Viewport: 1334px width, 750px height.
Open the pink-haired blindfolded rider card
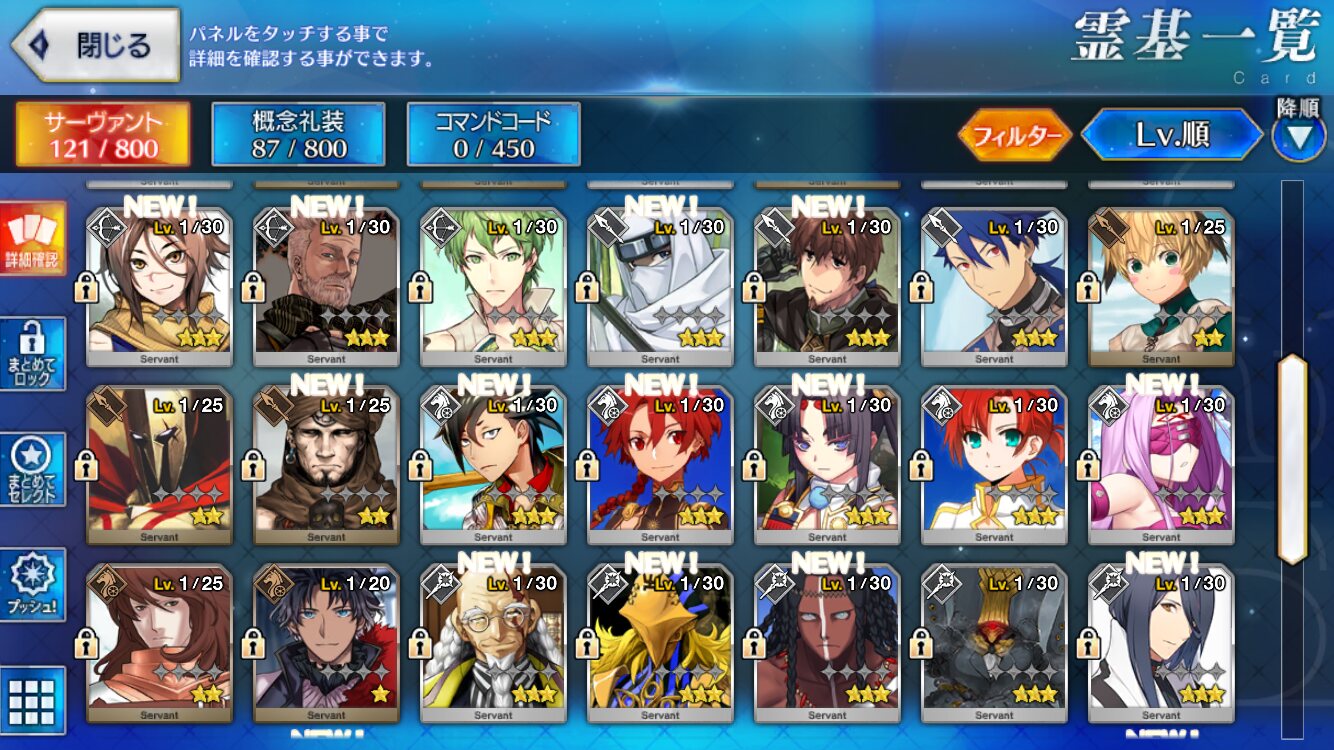pyautogui.click(x=1161, y=465)
